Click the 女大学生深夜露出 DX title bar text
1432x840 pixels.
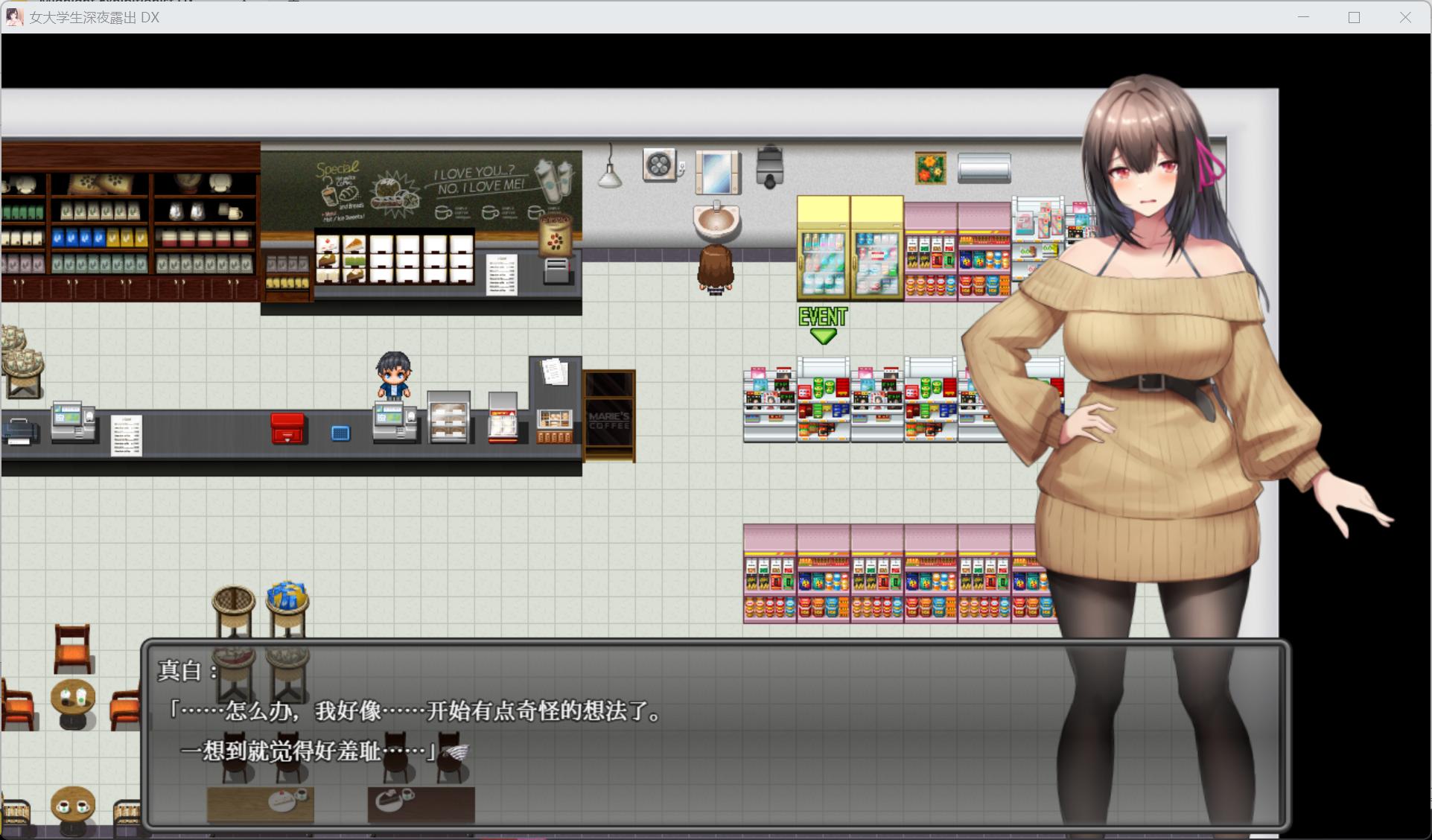pyautogui.click(x=93, y=17)
